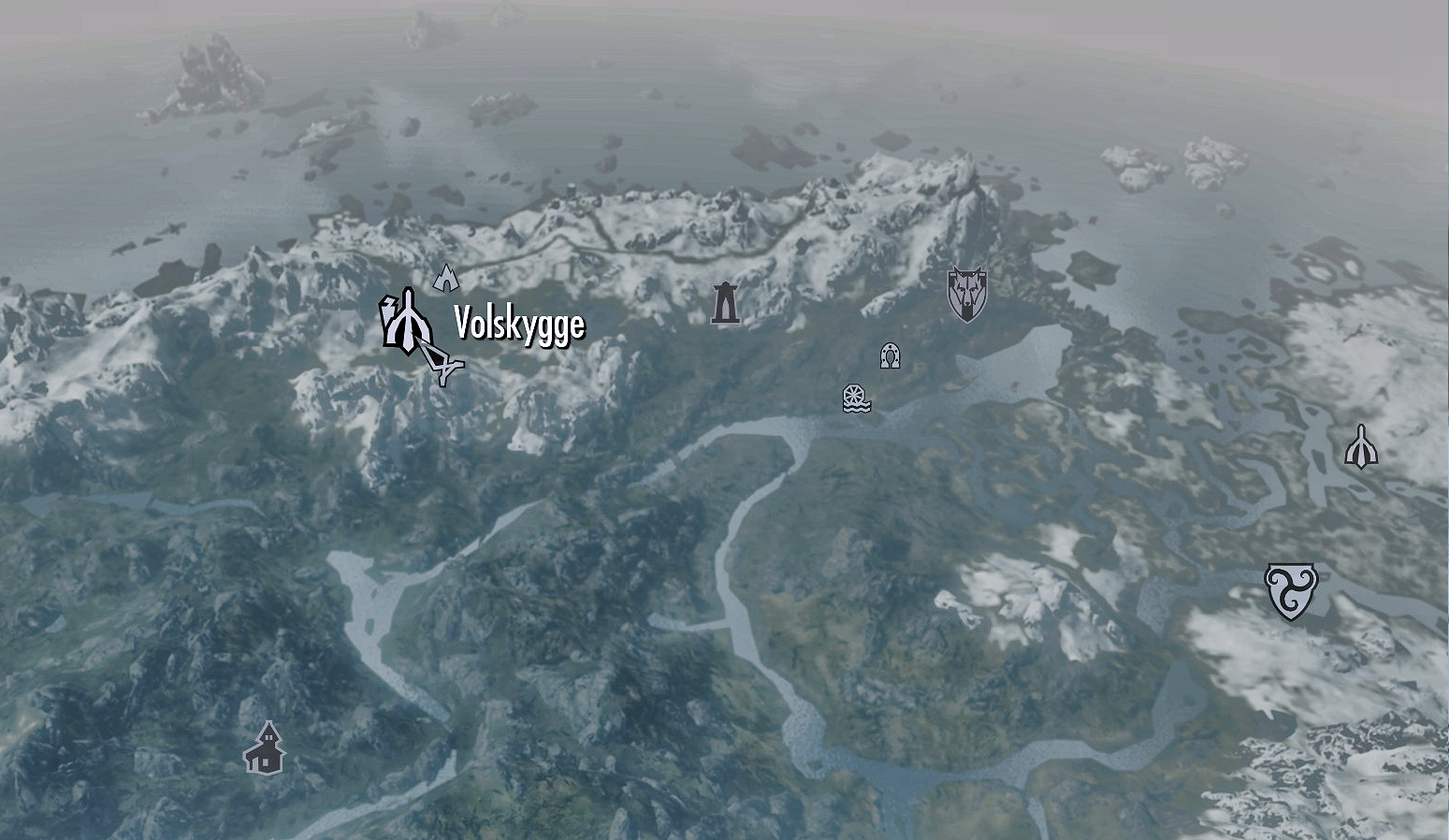
Task: Click the horseshoe-shaped stables marker
Action: 890,355
